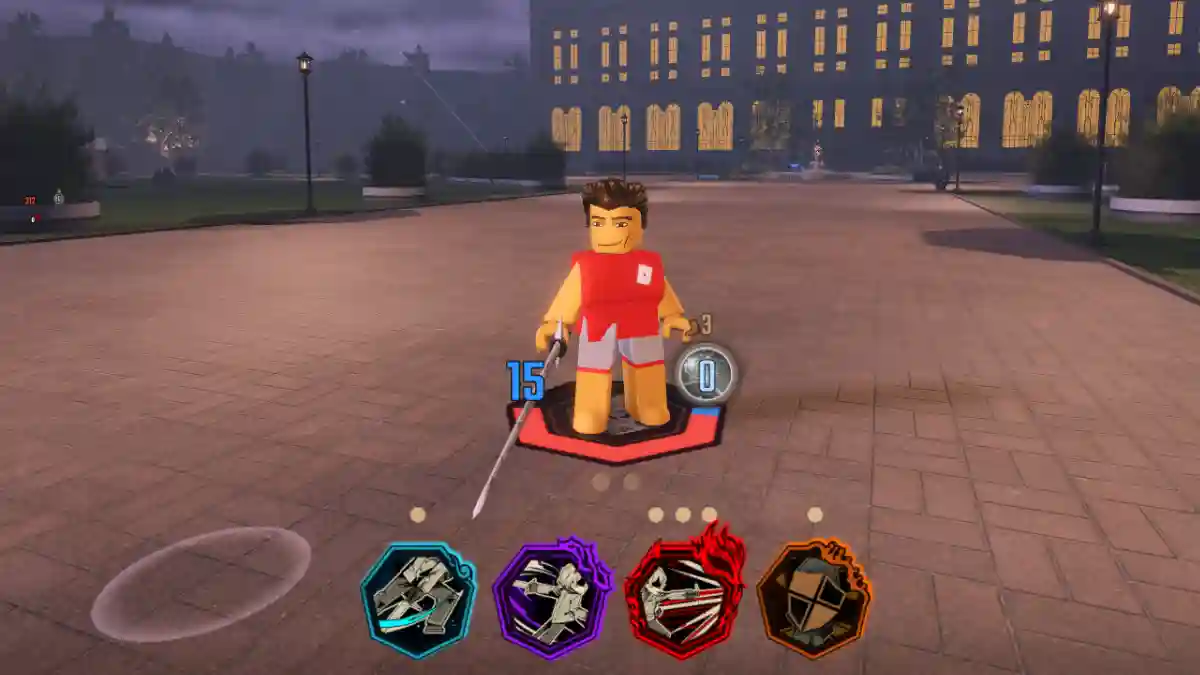
Task: Select the orange shield block ability
Action: [813, 598]
